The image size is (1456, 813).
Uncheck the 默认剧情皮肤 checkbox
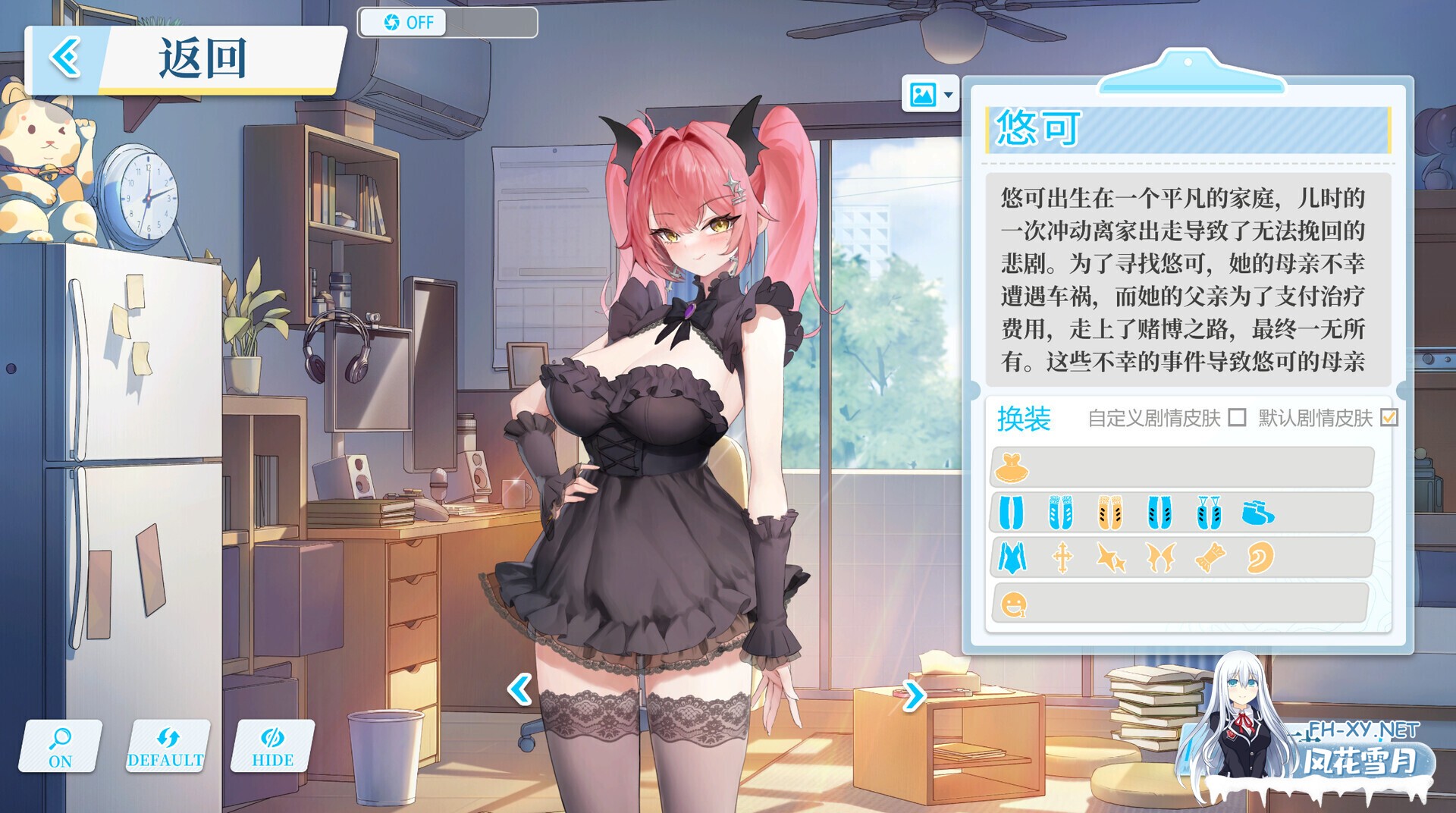[x=1392, y=417]
